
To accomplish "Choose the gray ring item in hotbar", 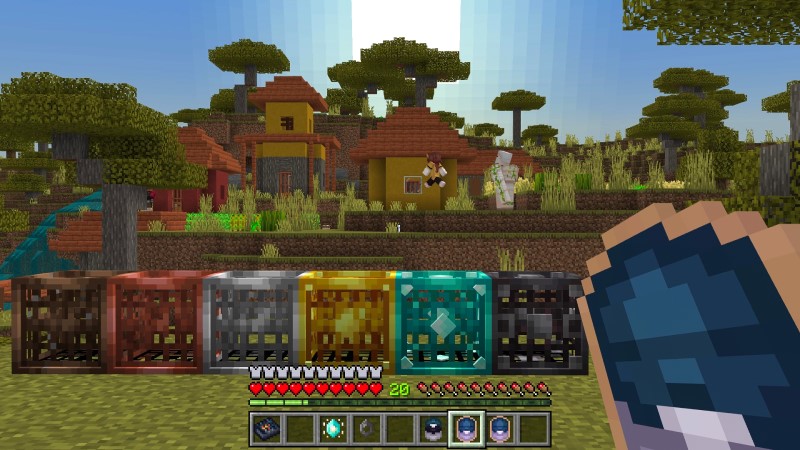I will 365,428.
